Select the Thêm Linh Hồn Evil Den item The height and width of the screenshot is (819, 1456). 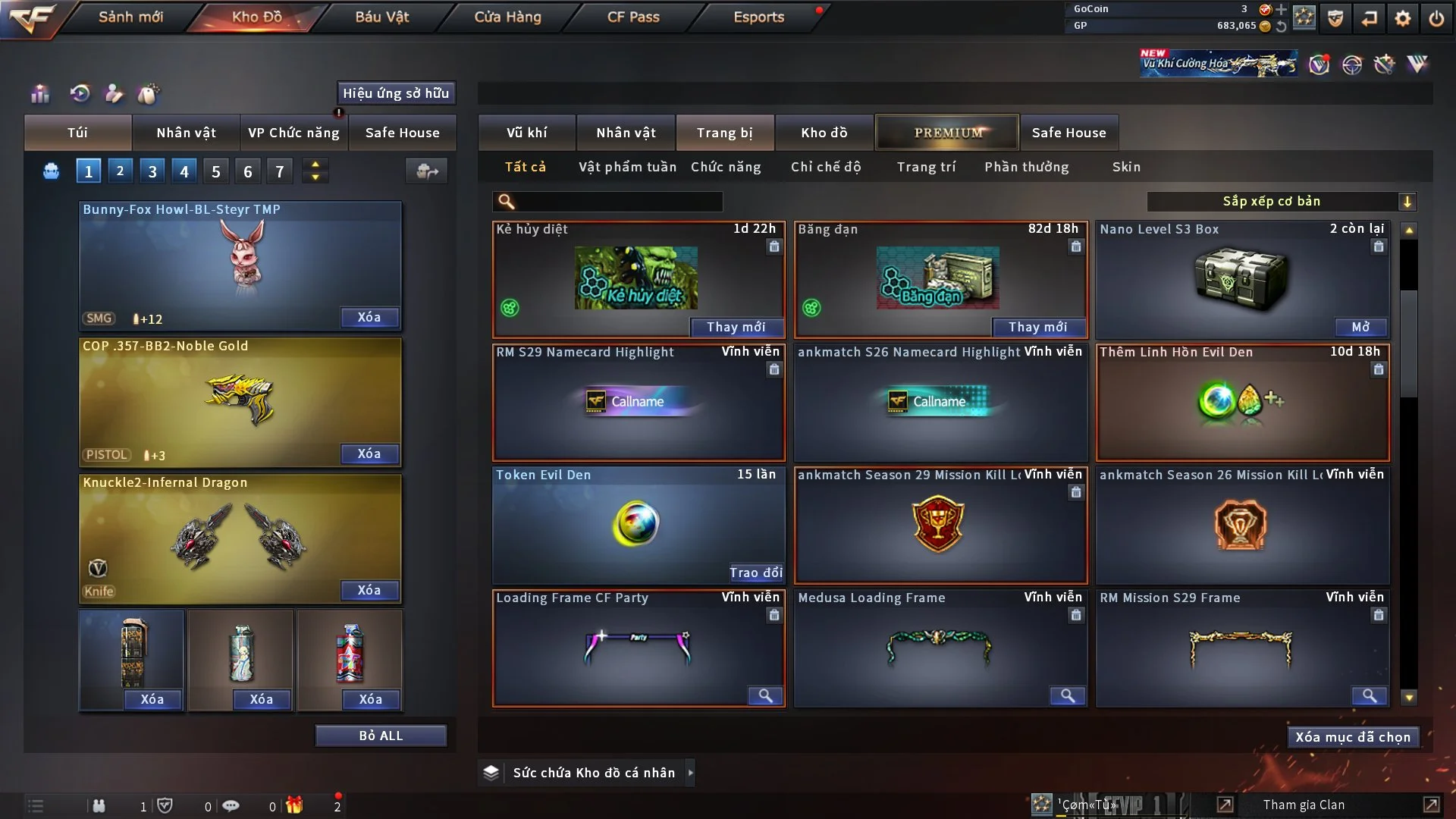pos(1242,403)
